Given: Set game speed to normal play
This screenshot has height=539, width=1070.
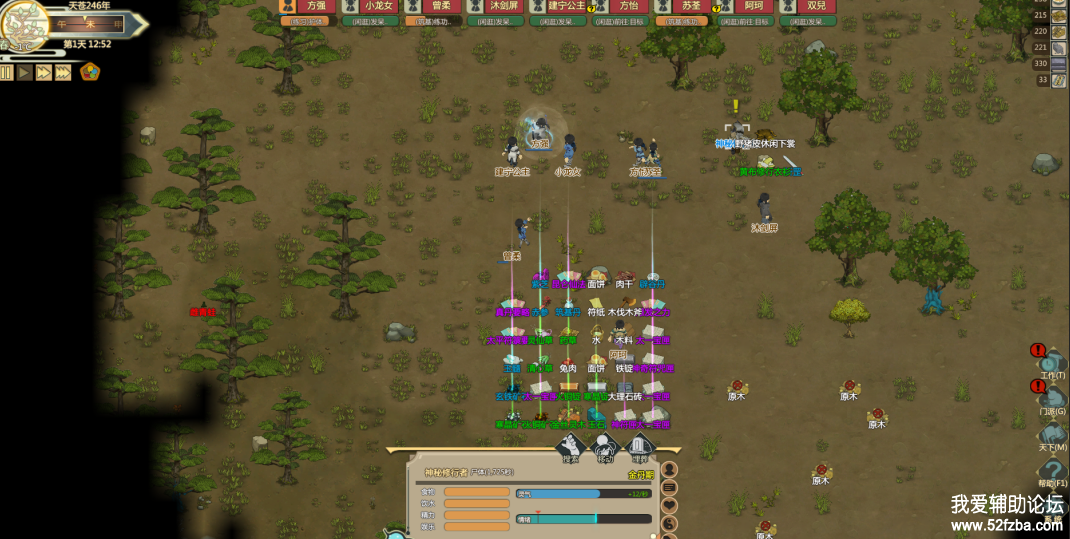Looking at the screenshot, I should pos(25,72).
